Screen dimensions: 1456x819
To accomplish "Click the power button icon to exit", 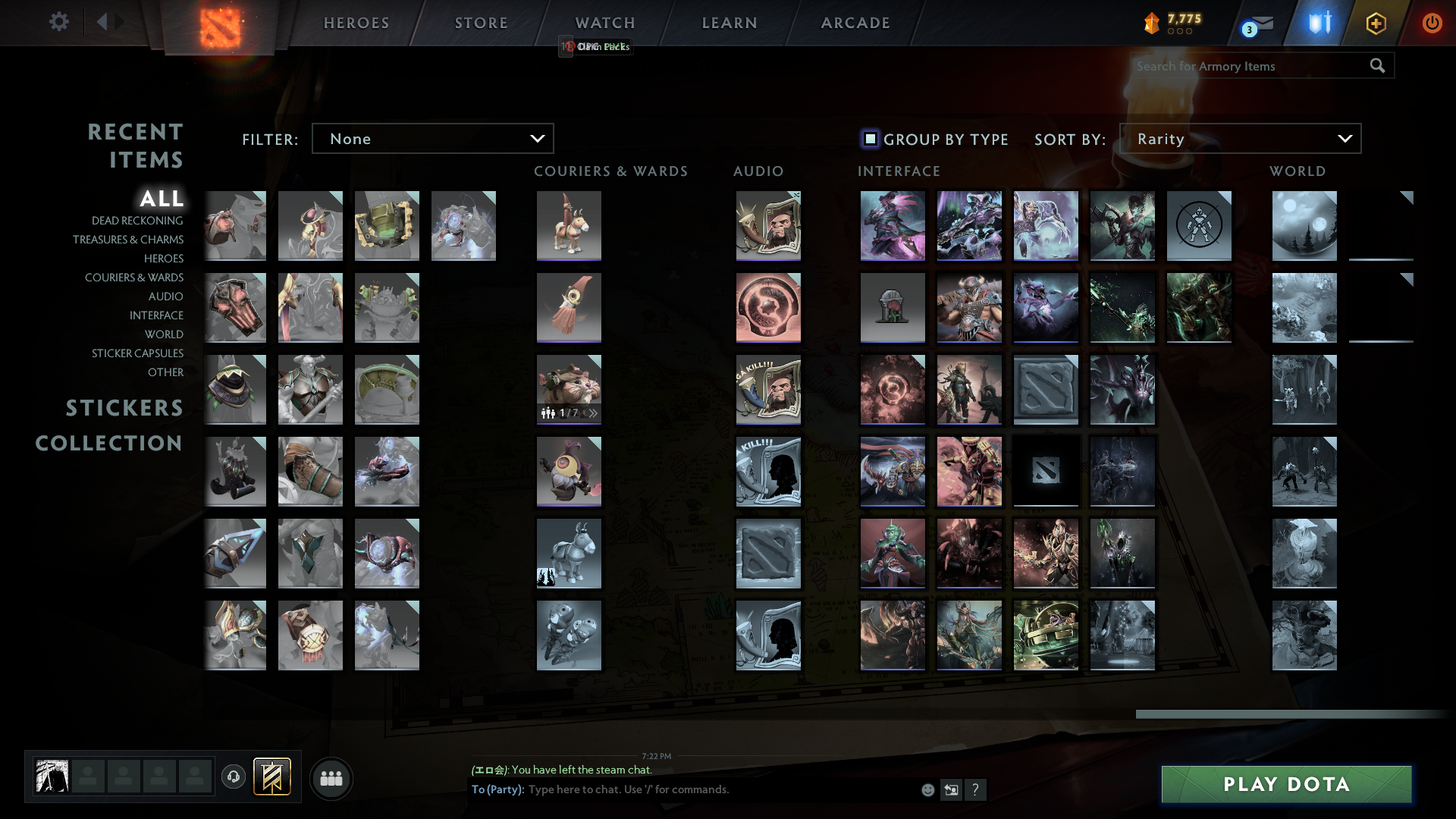I will 1432,23.
